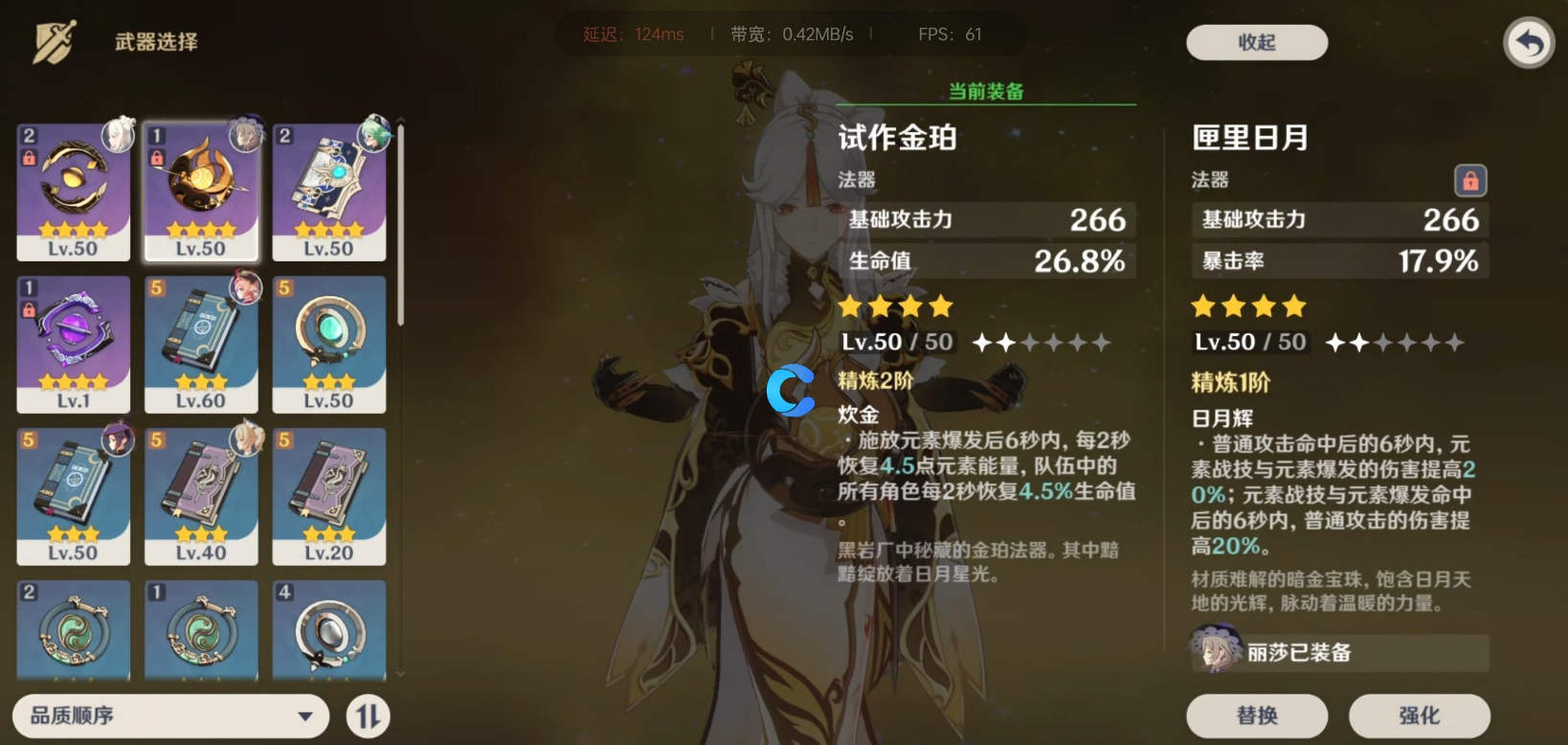Choose the Lv.40 purple book catalyst
The width and height of the screenshot is (1568, 745).
point(201,496)
